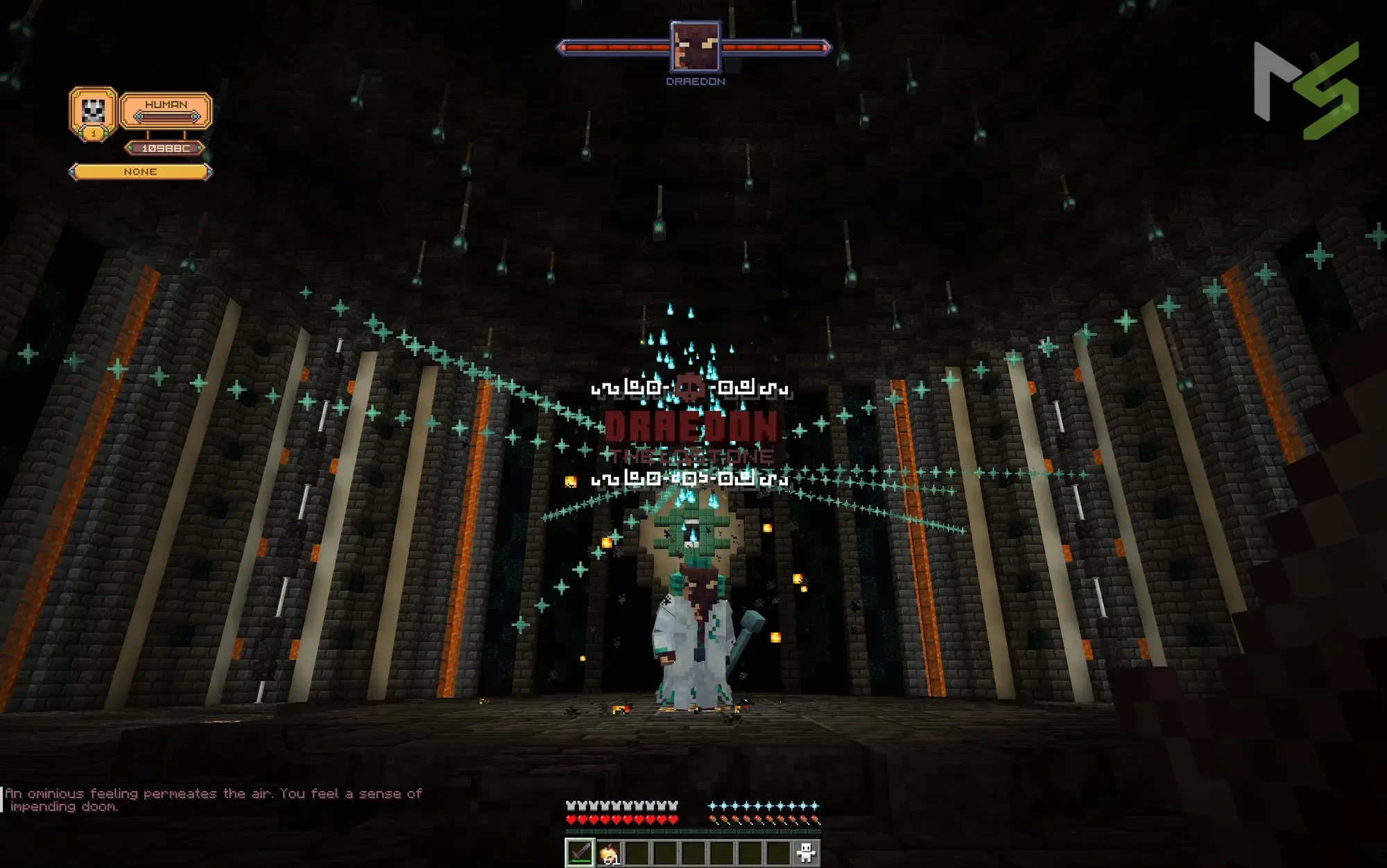Select the white figure hotbar slot
The height and width of the screenshot is (868, 1387).
coord(806,853)
